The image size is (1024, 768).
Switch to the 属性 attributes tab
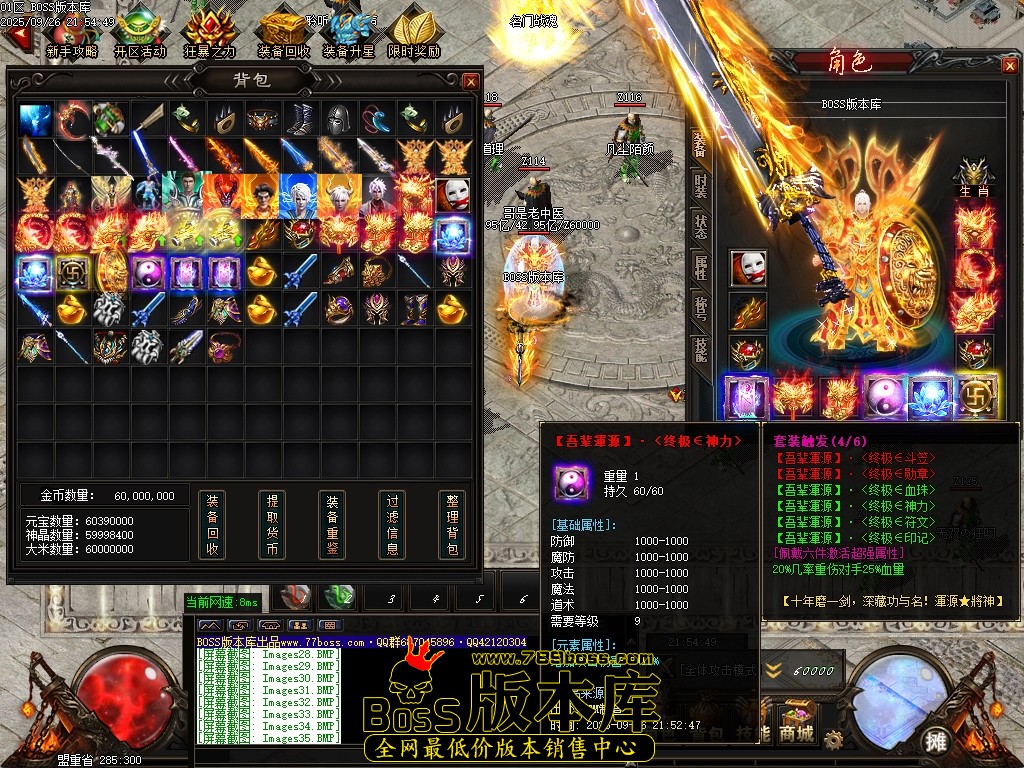point(700,266)
